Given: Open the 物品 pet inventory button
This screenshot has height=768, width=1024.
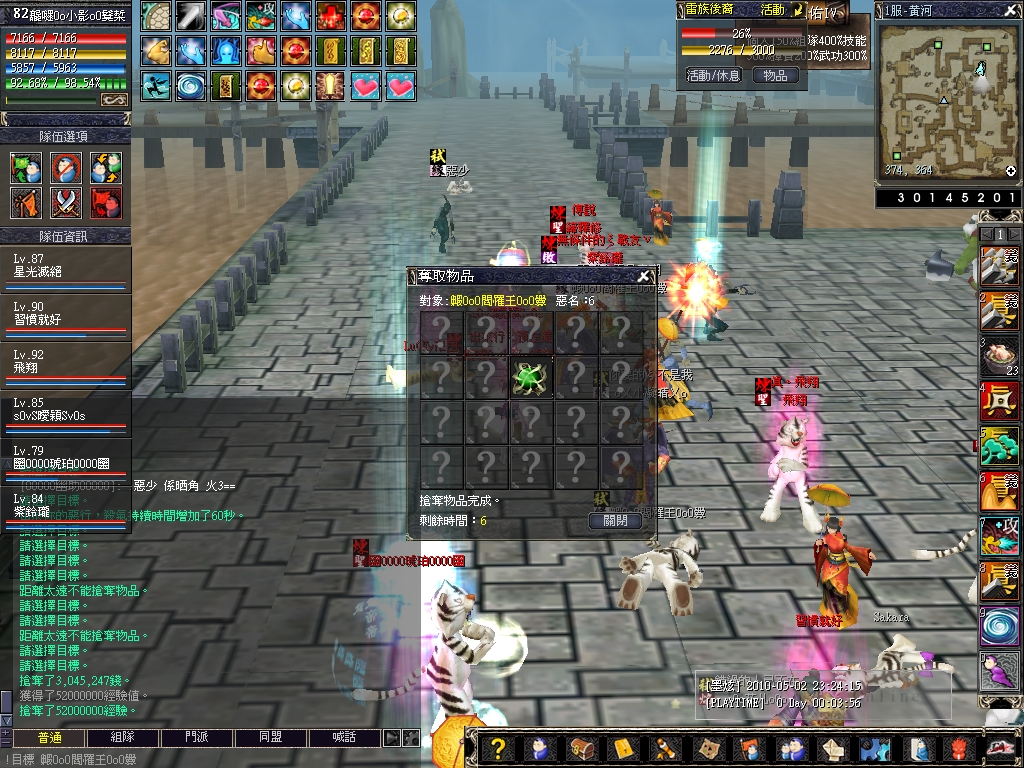Looking at the screenshot, I should [x=775, y=75].
